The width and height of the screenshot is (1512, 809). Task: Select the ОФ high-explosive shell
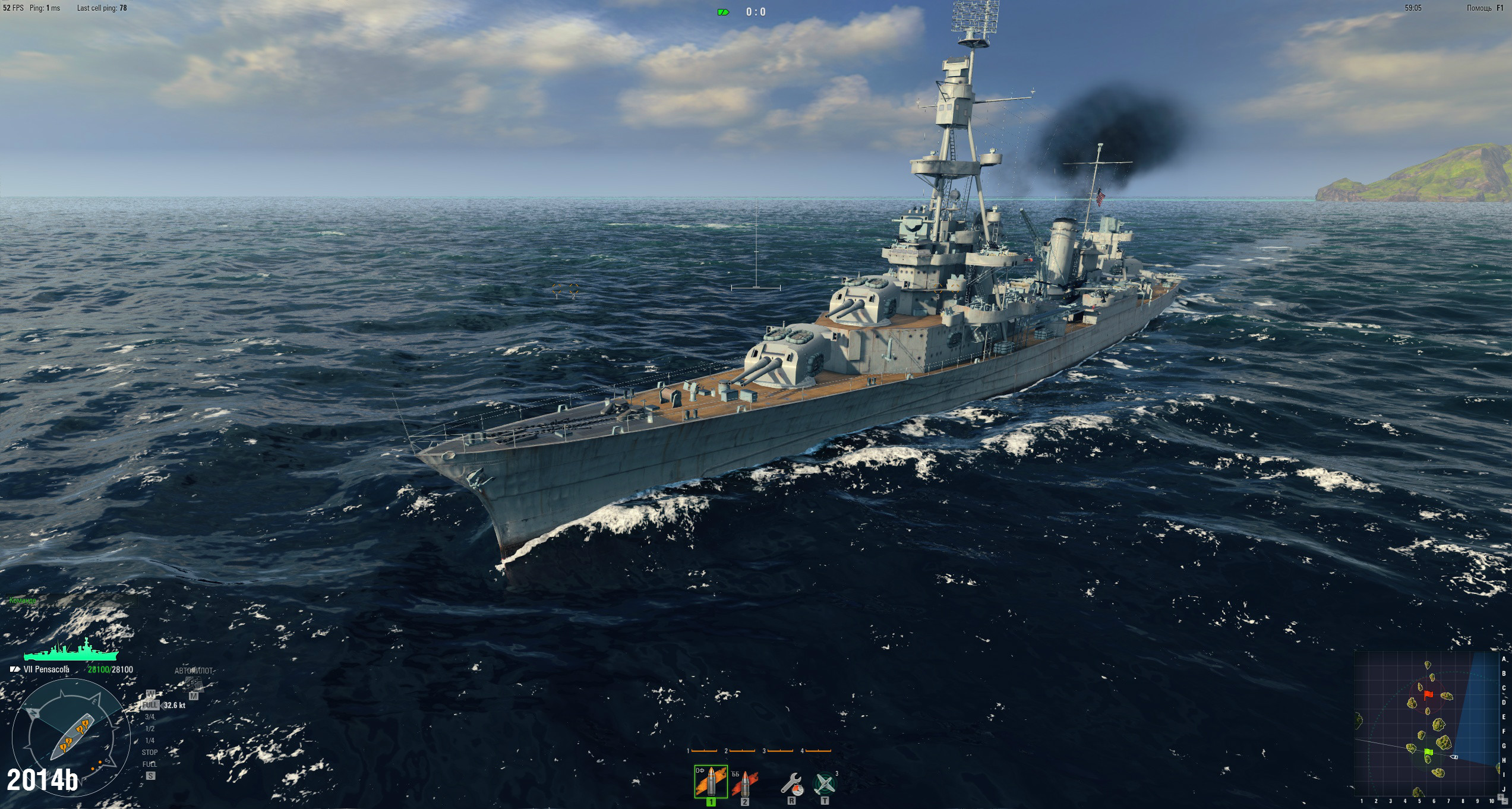coord(711,782)
